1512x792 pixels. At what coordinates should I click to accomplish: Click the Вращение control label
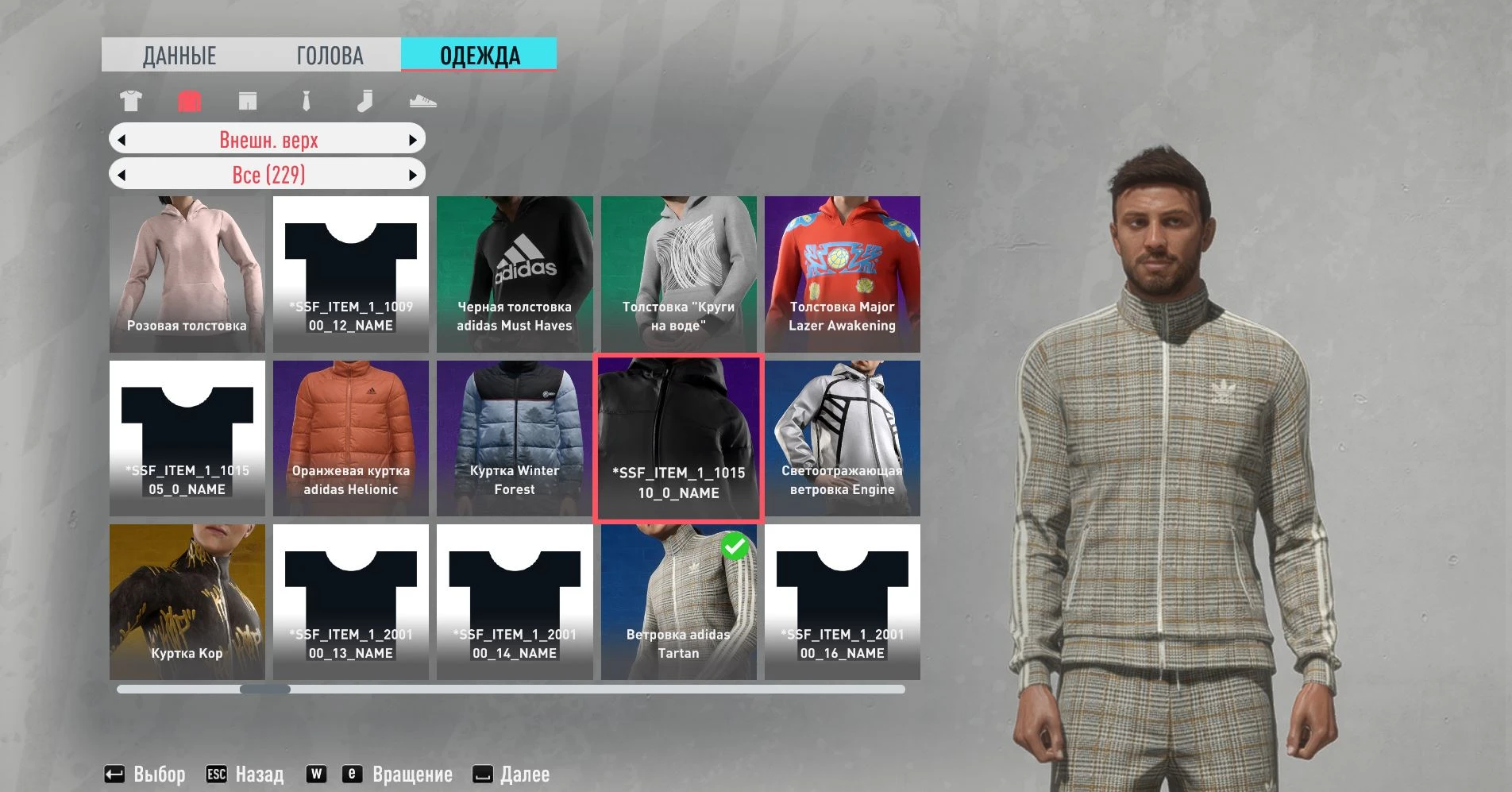[412, 773]
